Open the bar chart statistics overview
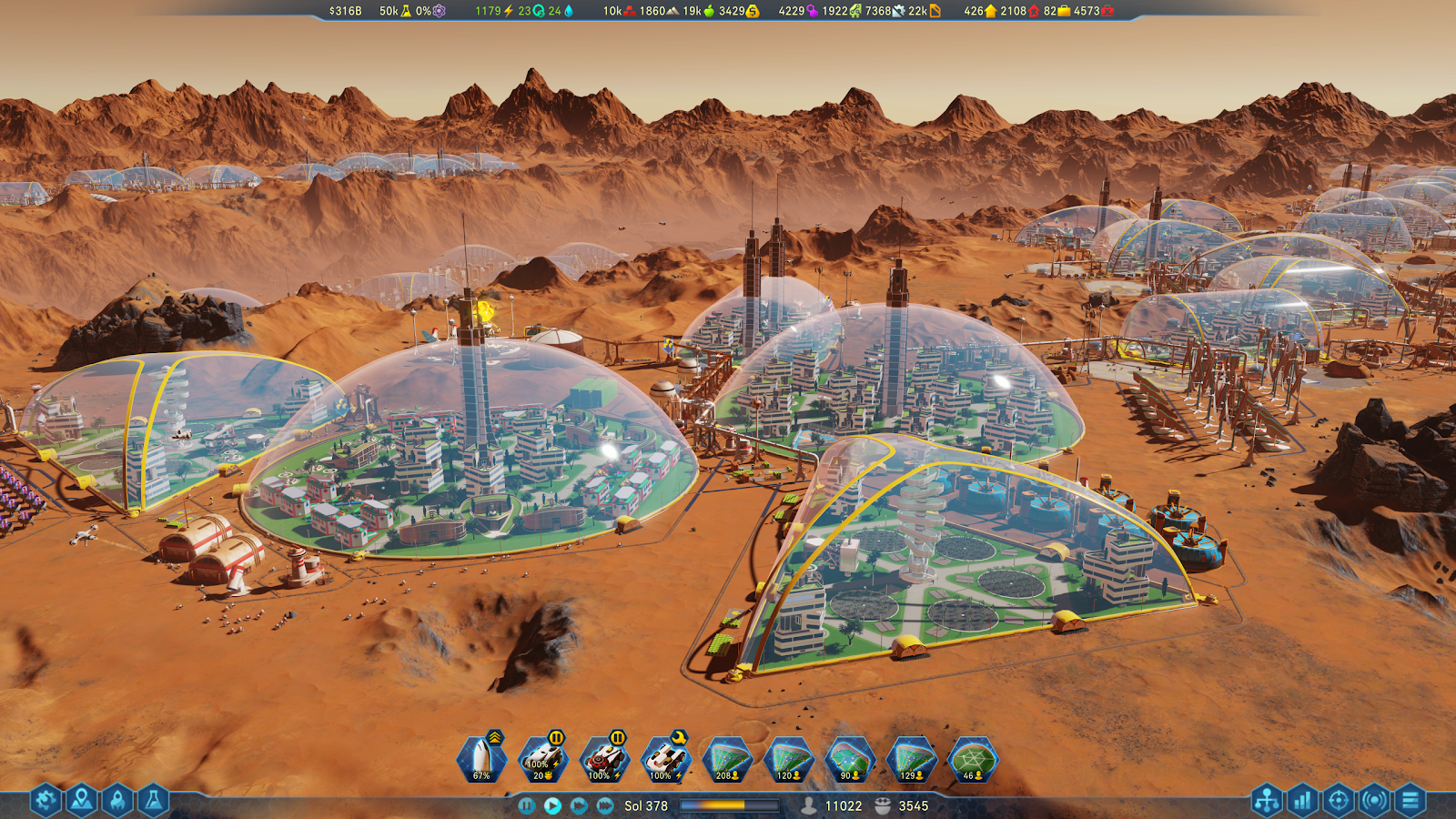Image resolution: width=1456 pixels, height=819 pixels. coord(1302,801)
